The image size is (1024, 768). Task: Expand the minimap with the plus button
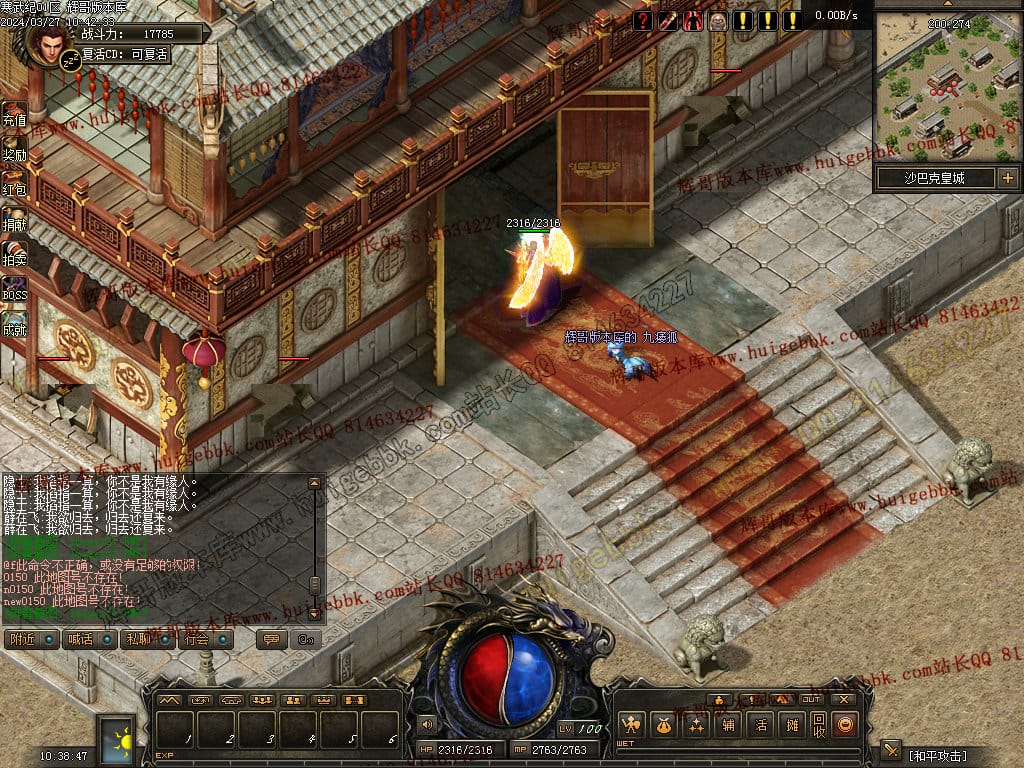(1007, 179)
